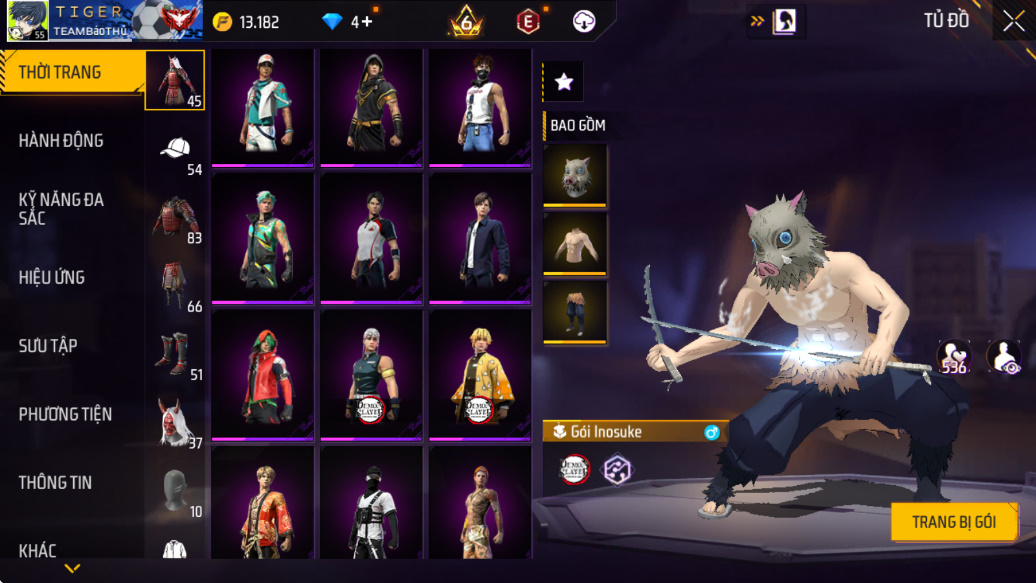Open the Thông Tin tab

pyautogui.click(x=55, y=482)
